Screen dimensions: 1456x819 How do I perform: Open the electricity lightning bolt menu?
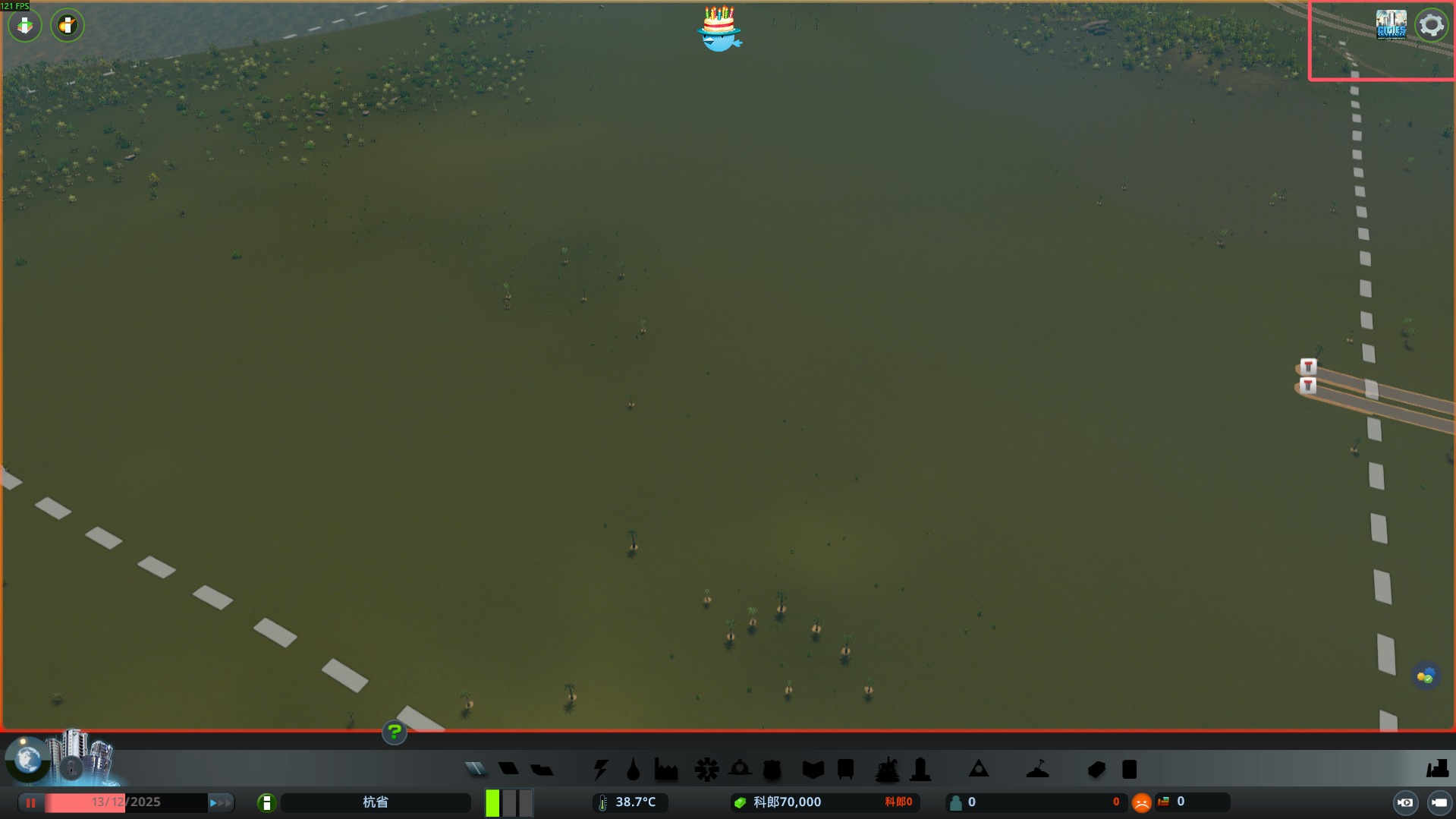click(601, 770)
